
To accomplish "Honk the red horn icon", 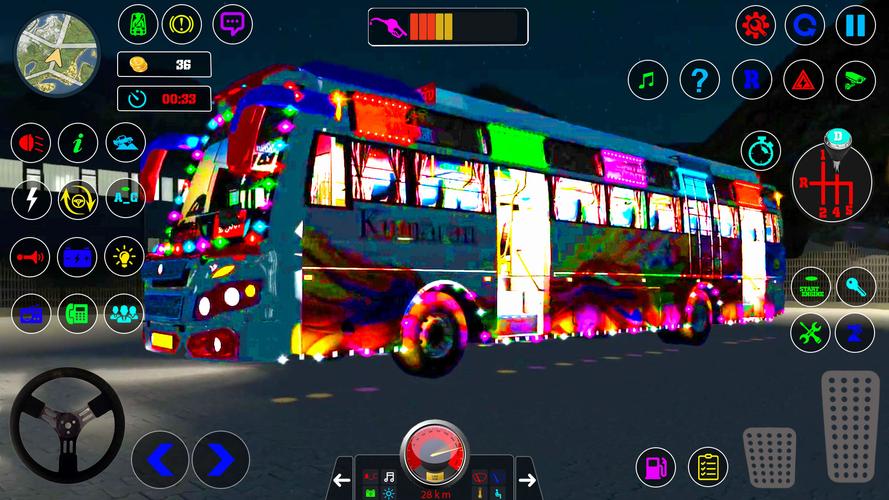I will pyautogui.click(x=31, y=257).
